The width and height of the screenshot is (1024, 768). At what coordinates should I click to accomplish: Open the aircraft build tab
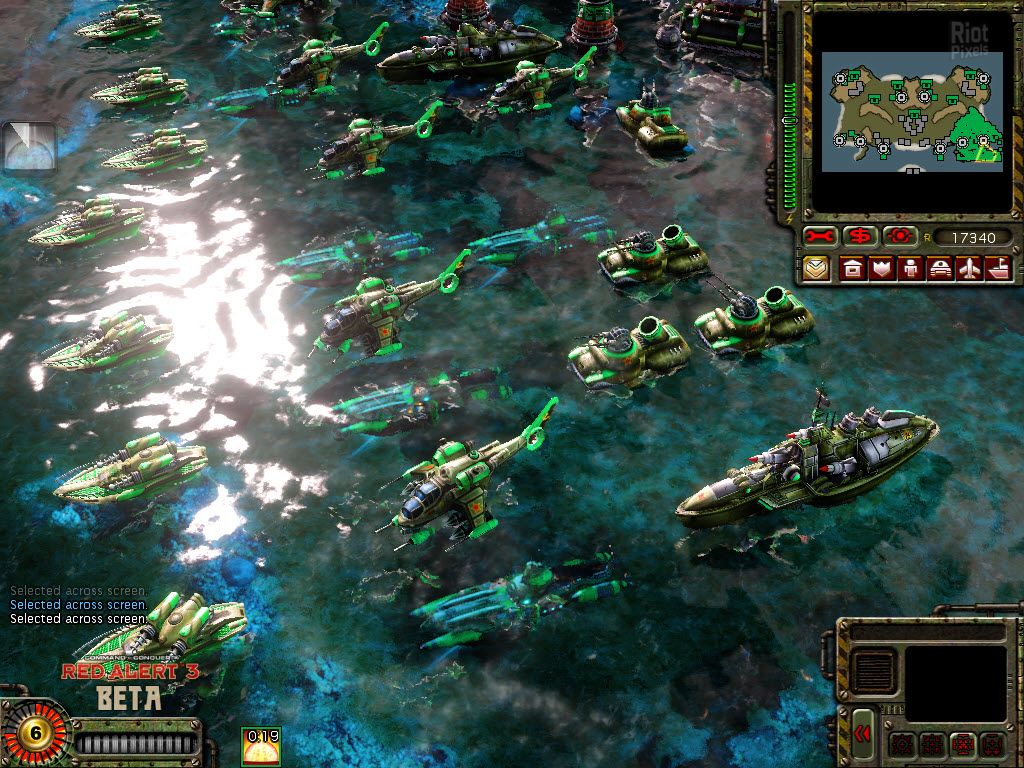tap(969, 269)
